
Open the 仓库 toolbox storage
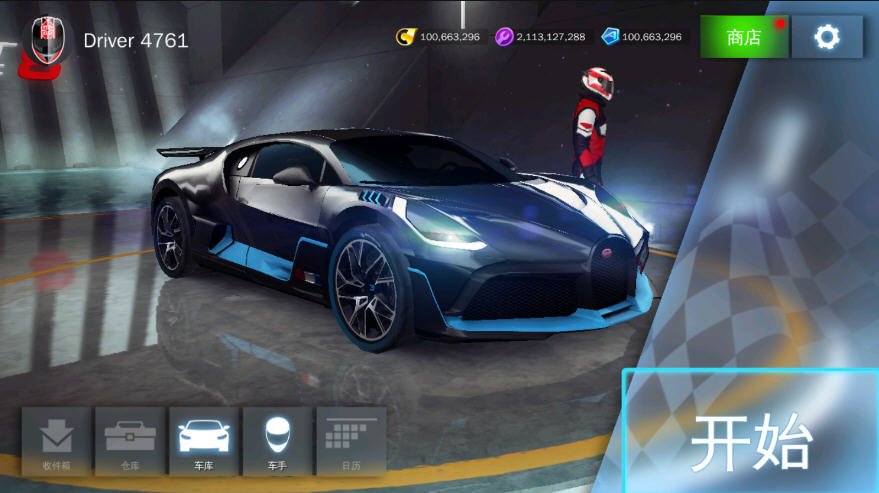[130, 440]
